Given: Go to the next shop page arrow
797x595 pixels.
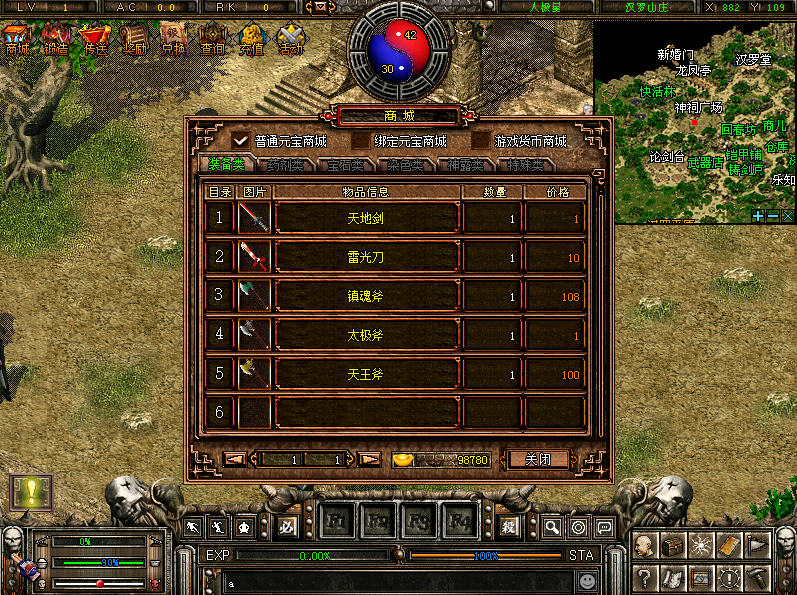Looking at the screenshot, I should 369,459.
